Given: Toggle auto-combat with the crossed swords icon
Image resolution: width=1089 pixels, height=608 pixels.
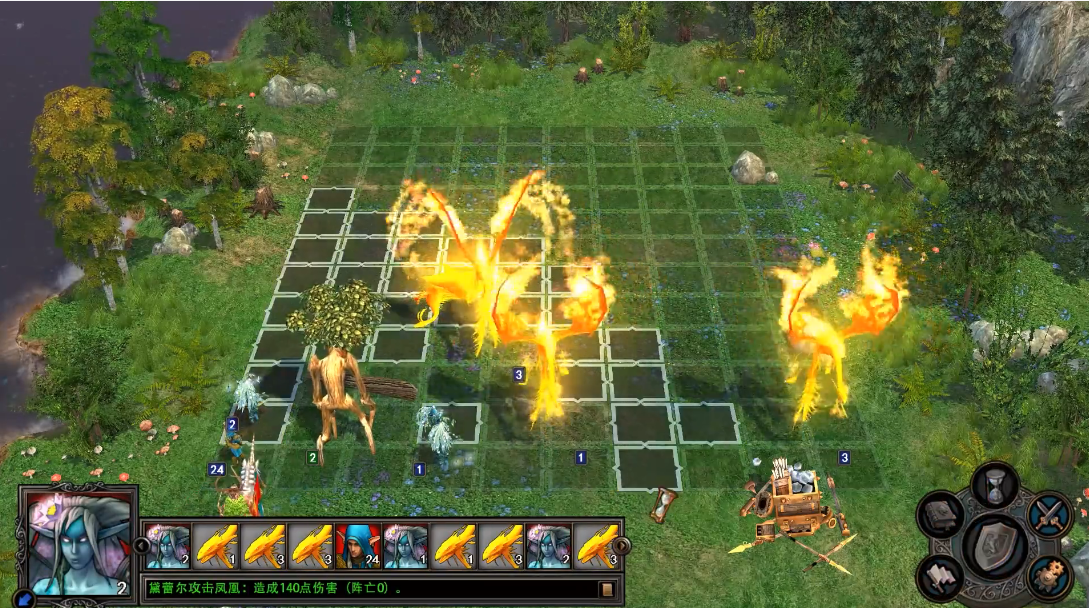Looking at the screenshot, I should point(1049,516).
